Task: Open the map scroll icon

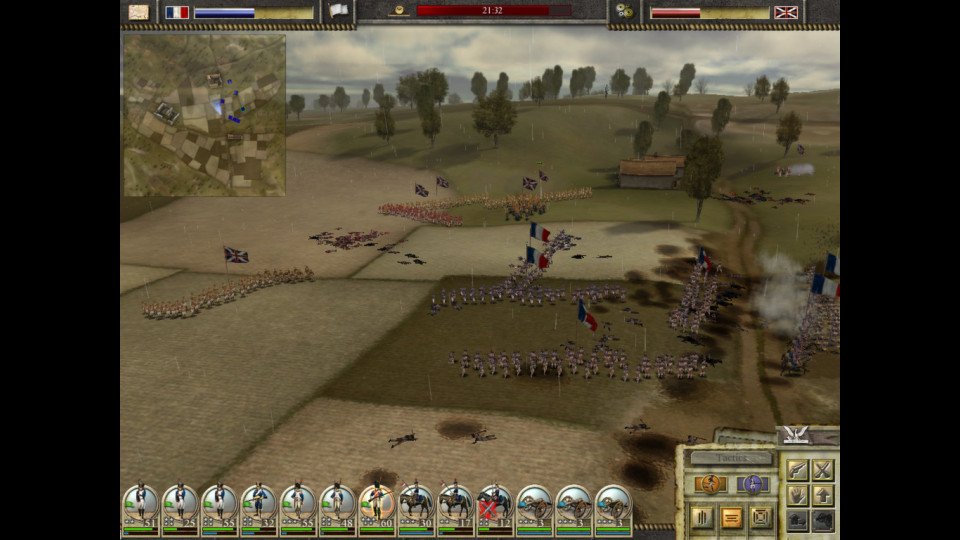Action: click(x=139, y=12)
